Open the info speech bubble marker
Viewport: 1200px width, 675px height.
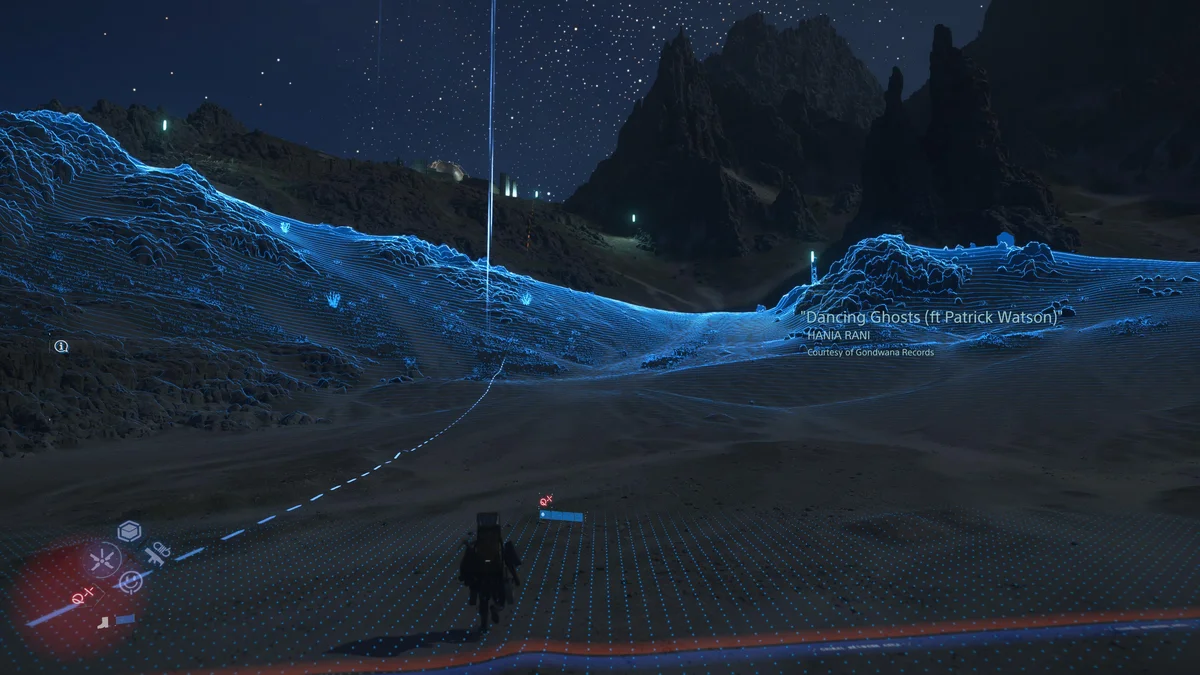click(x=61, y=346)
